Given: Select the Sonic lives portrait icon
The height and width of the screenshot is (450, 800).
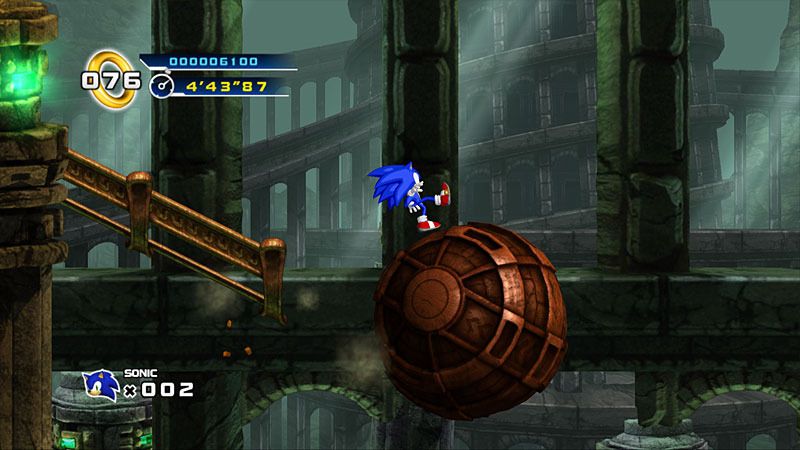Looking at the screenshot, I should click(99, 386).
